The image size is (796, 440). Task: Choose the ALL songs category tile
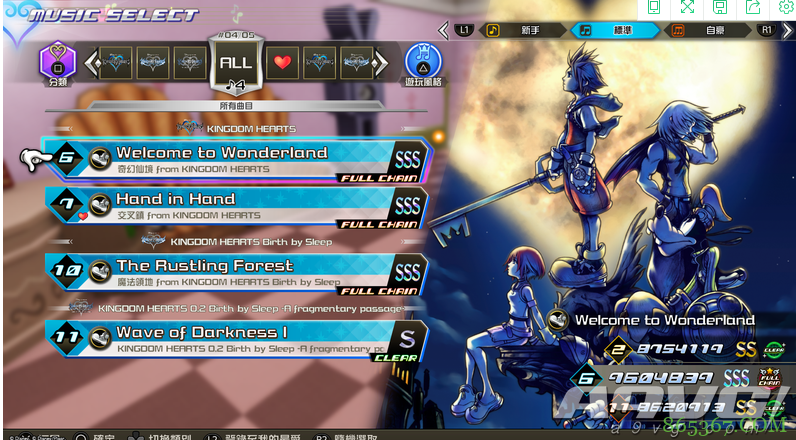coord(234,63)
